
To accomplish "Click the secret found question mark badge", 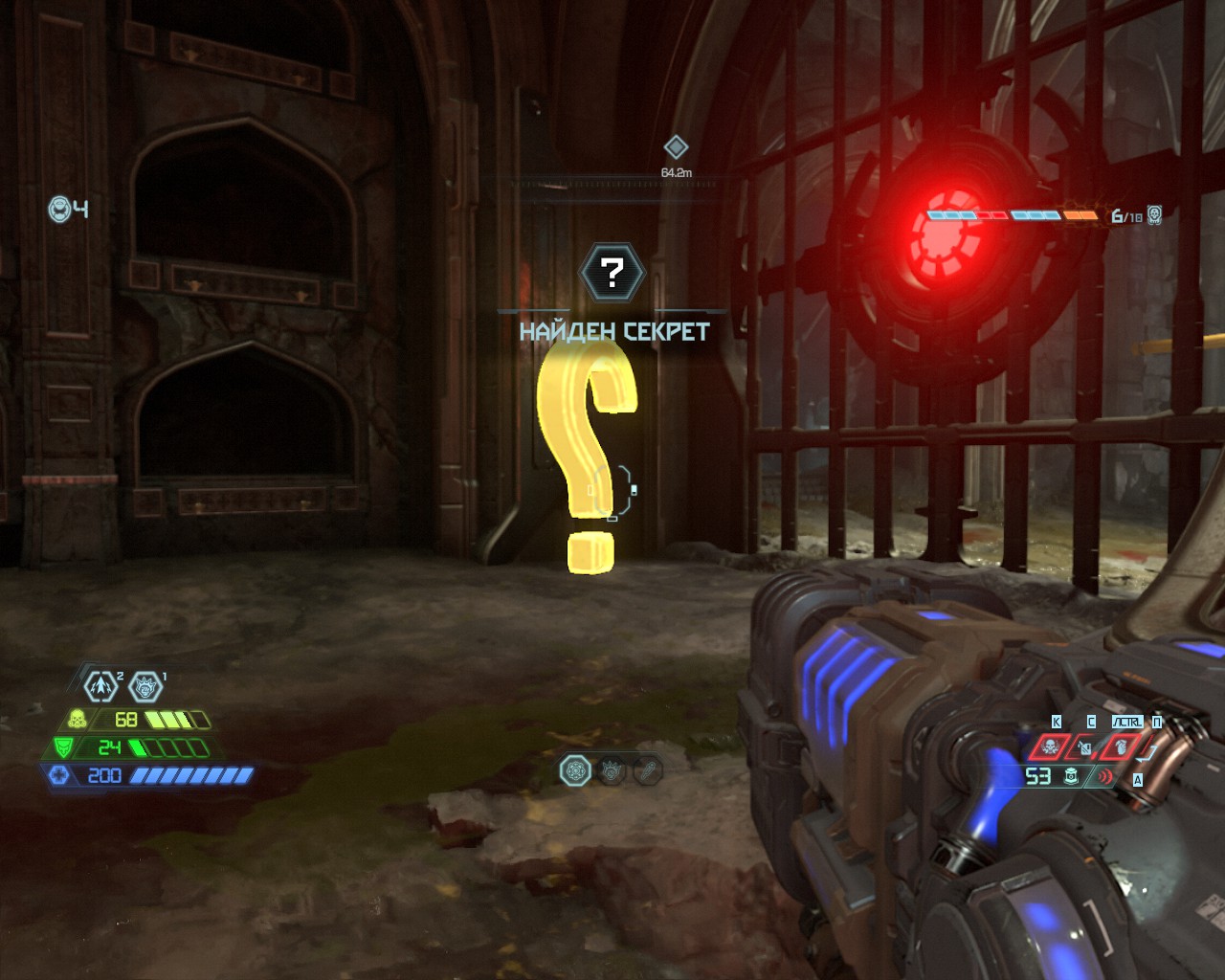I will pyautogui.click(x=612, y=273).
